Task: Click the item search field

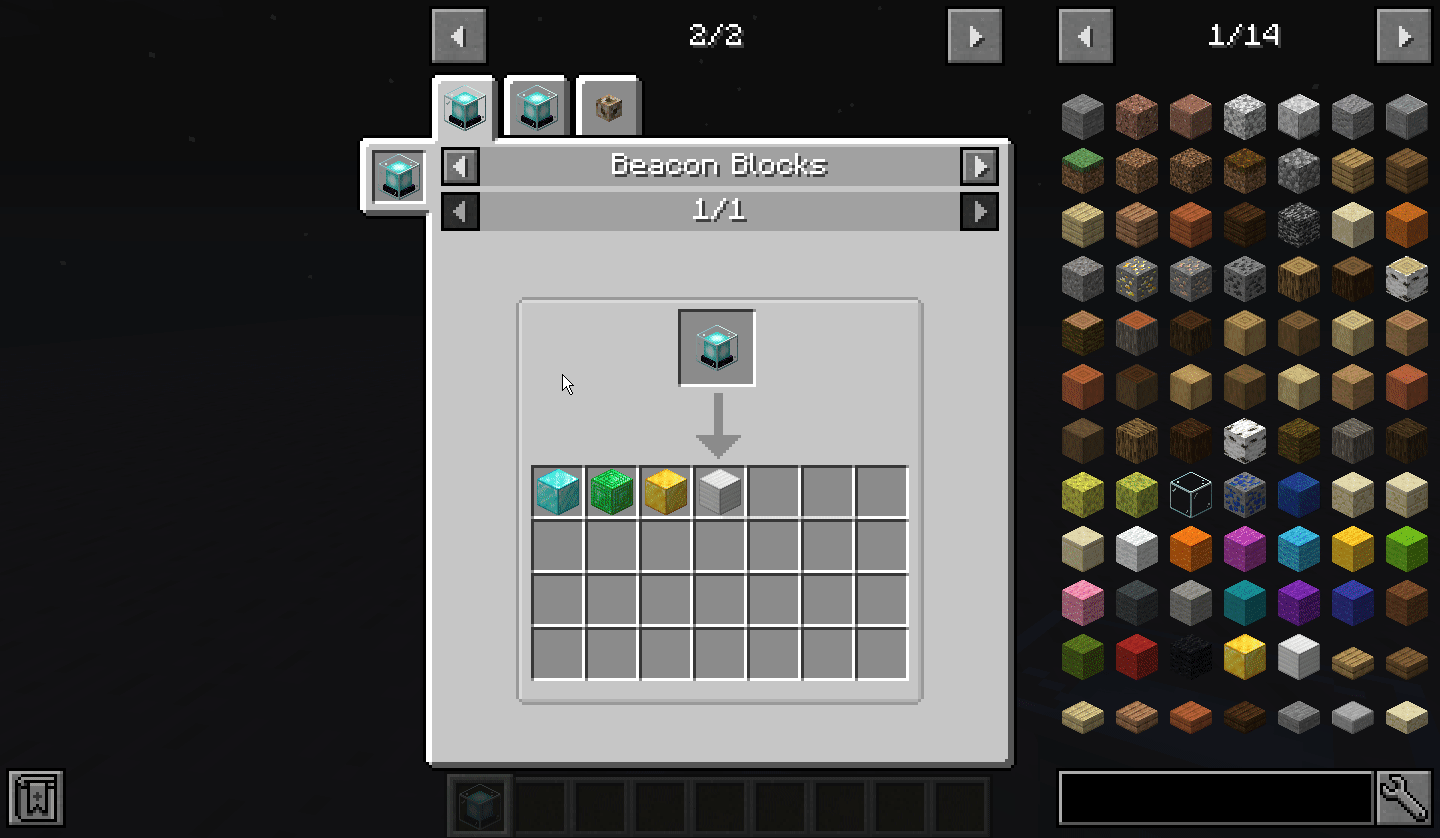Action: point(1215,798)
